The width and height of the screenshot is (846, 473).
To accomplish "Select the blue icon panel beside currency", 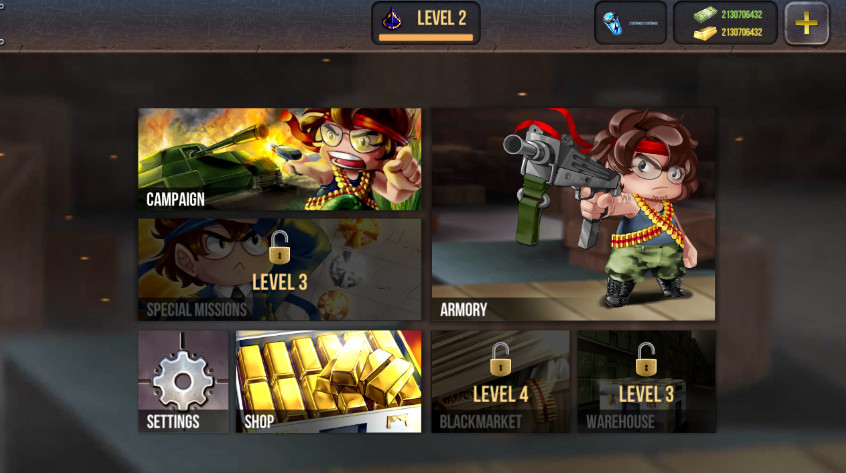I will 630,23.
